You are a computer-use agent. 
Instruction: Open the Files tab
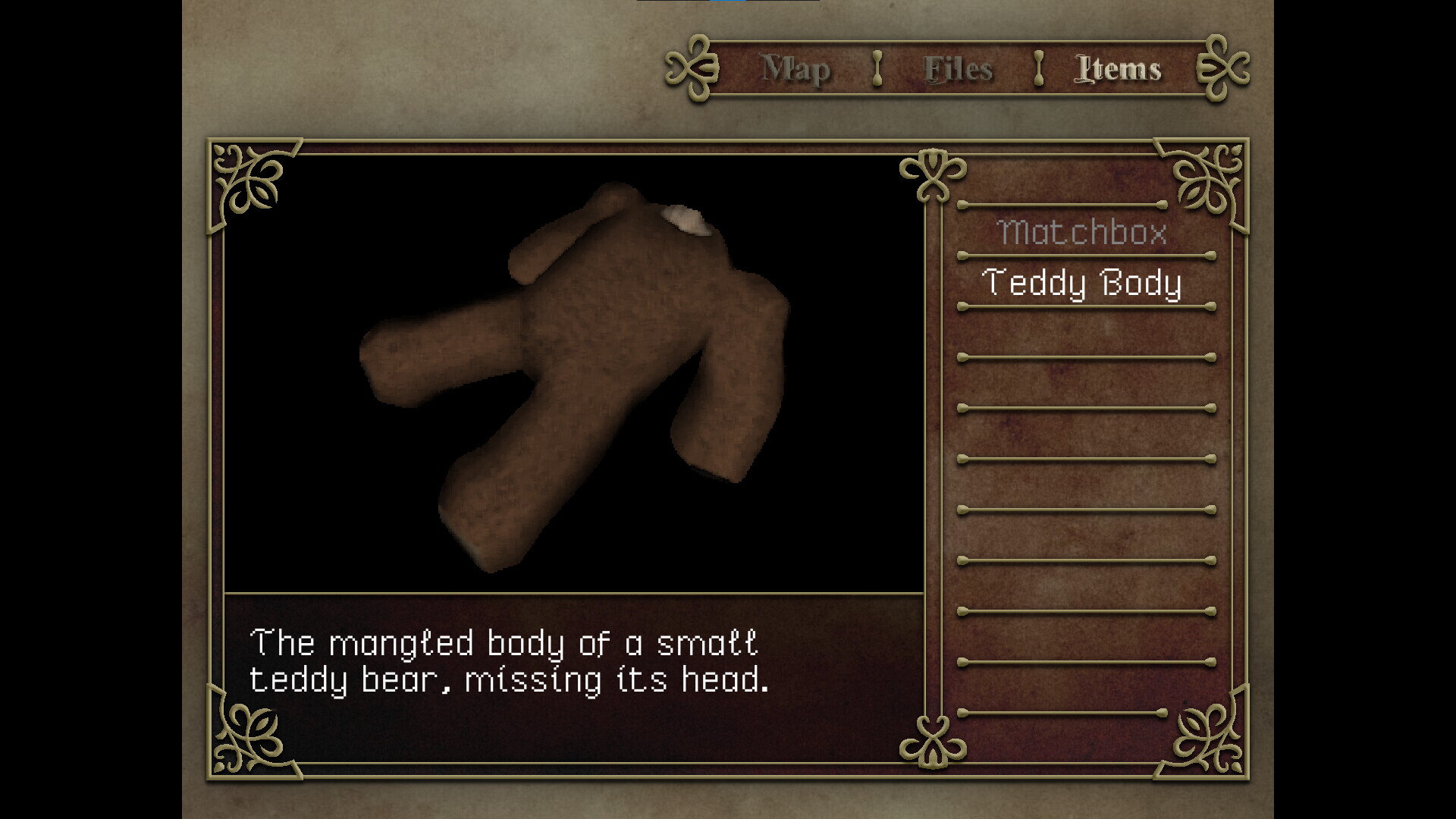958,69
